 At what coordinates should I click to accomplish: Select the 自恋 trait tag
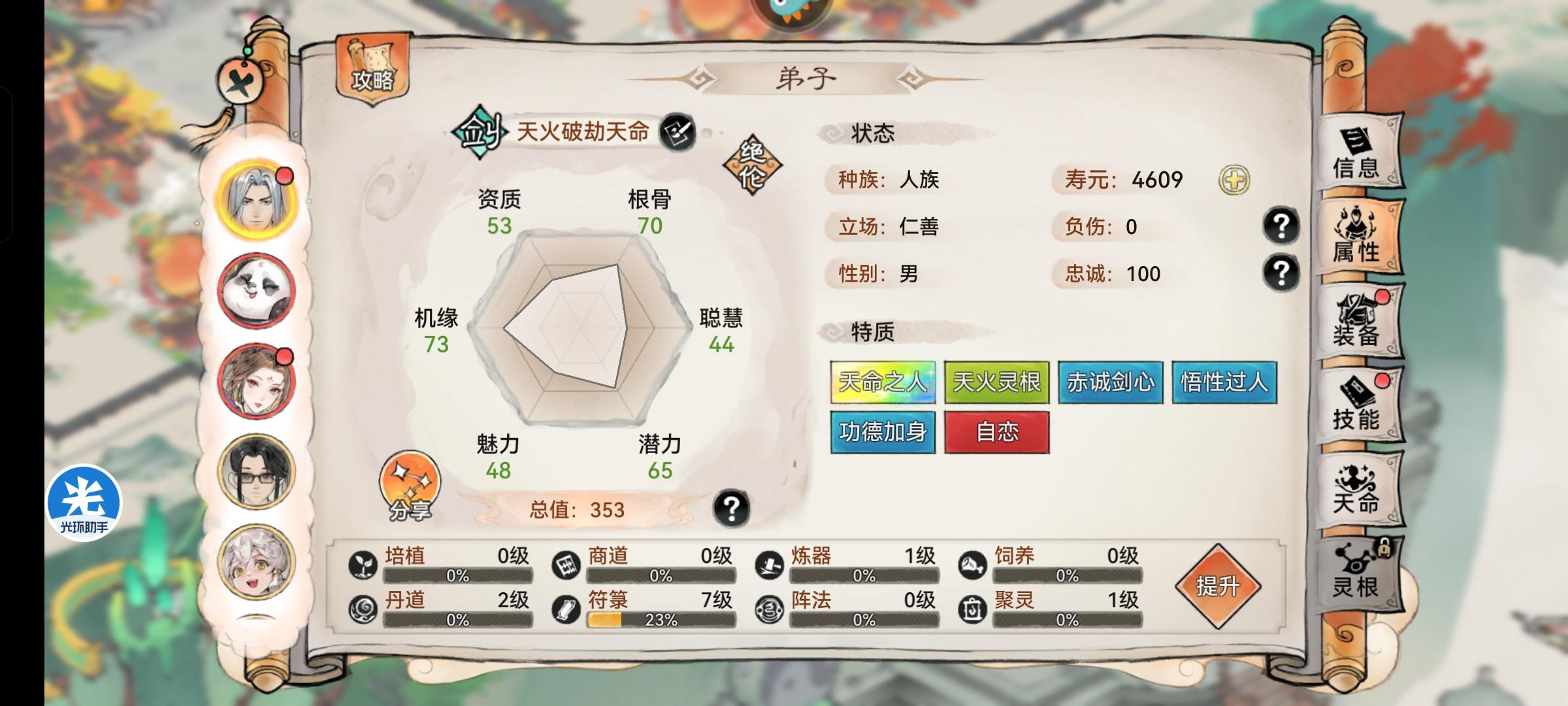pyautogui.click(x=997, y=433)
